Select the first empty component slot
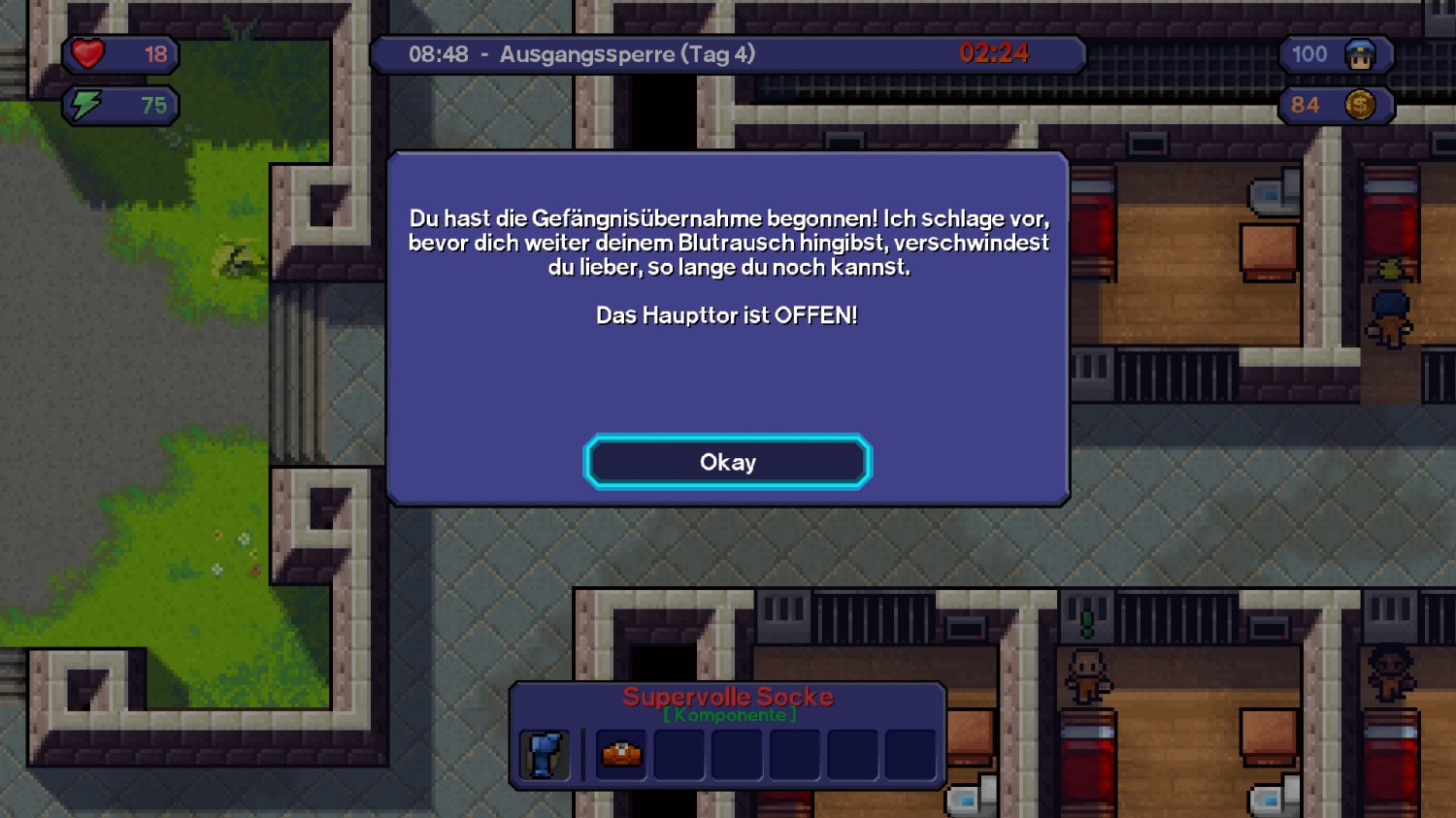The height and width of the screenshot is (818, 1456). pyautogui.click(x=678, y=755)
